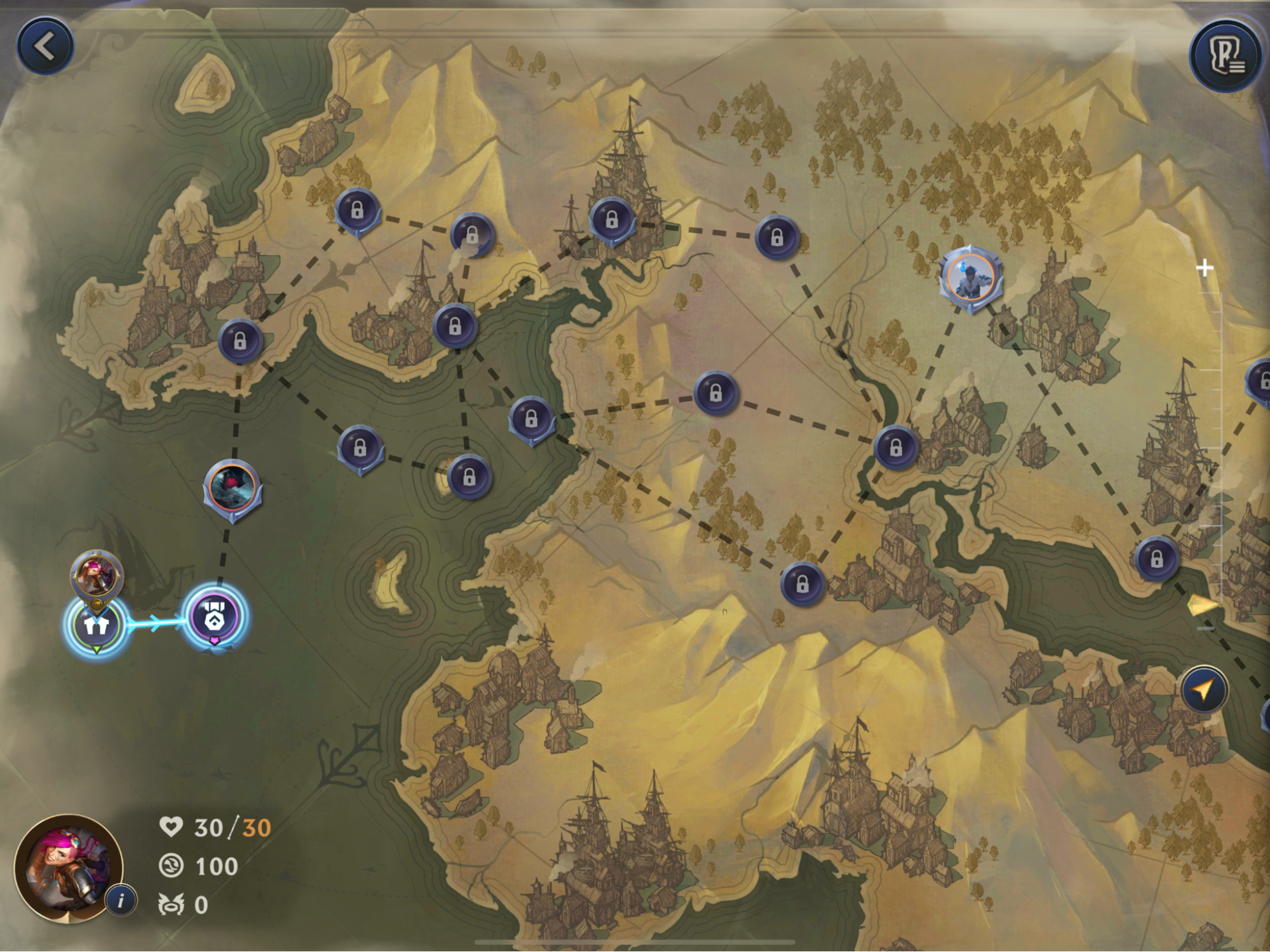Select the current node with two-figures icon
Image resolution: width=1270 pixels, height=952 pixels.
[97, 625]
